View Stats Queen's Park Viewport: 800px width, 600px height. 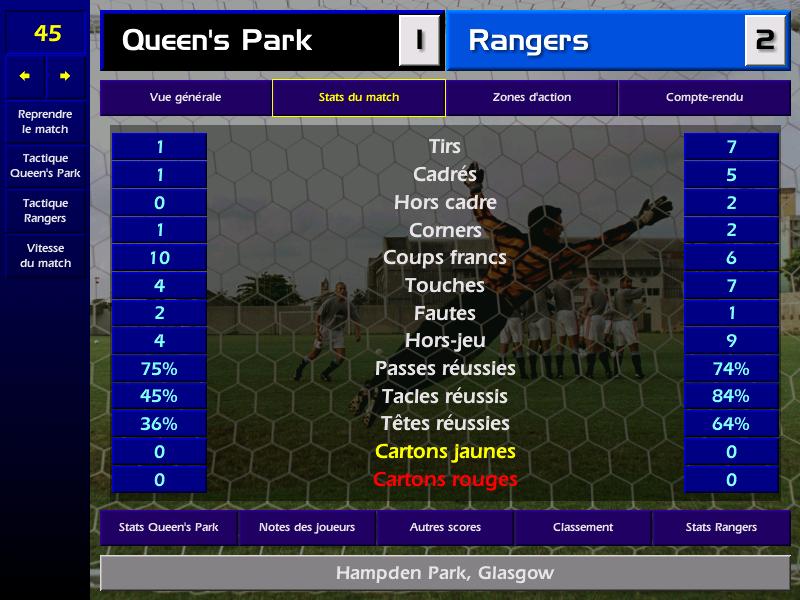click(168, 527)
